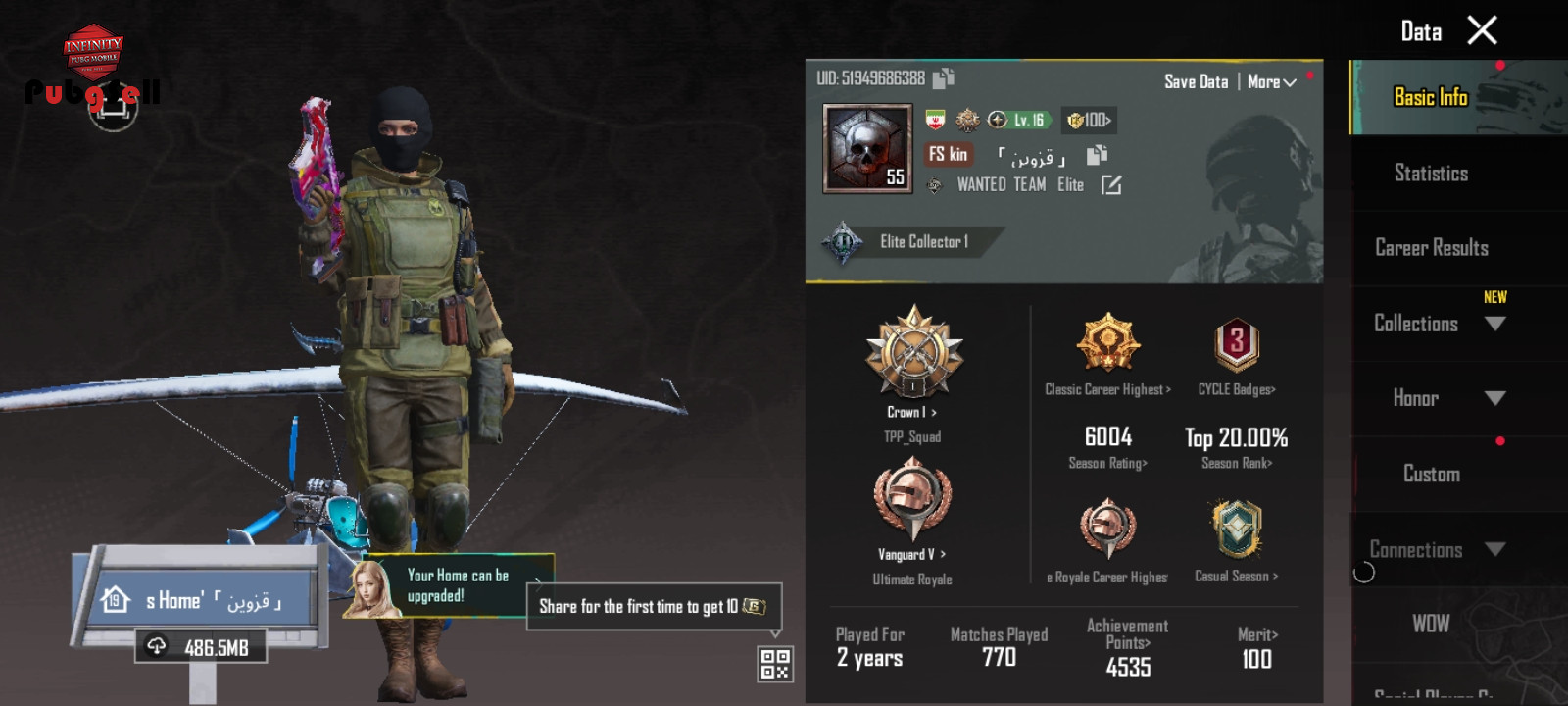
Task: Open the WOW tab
Action: (1431, 624)
